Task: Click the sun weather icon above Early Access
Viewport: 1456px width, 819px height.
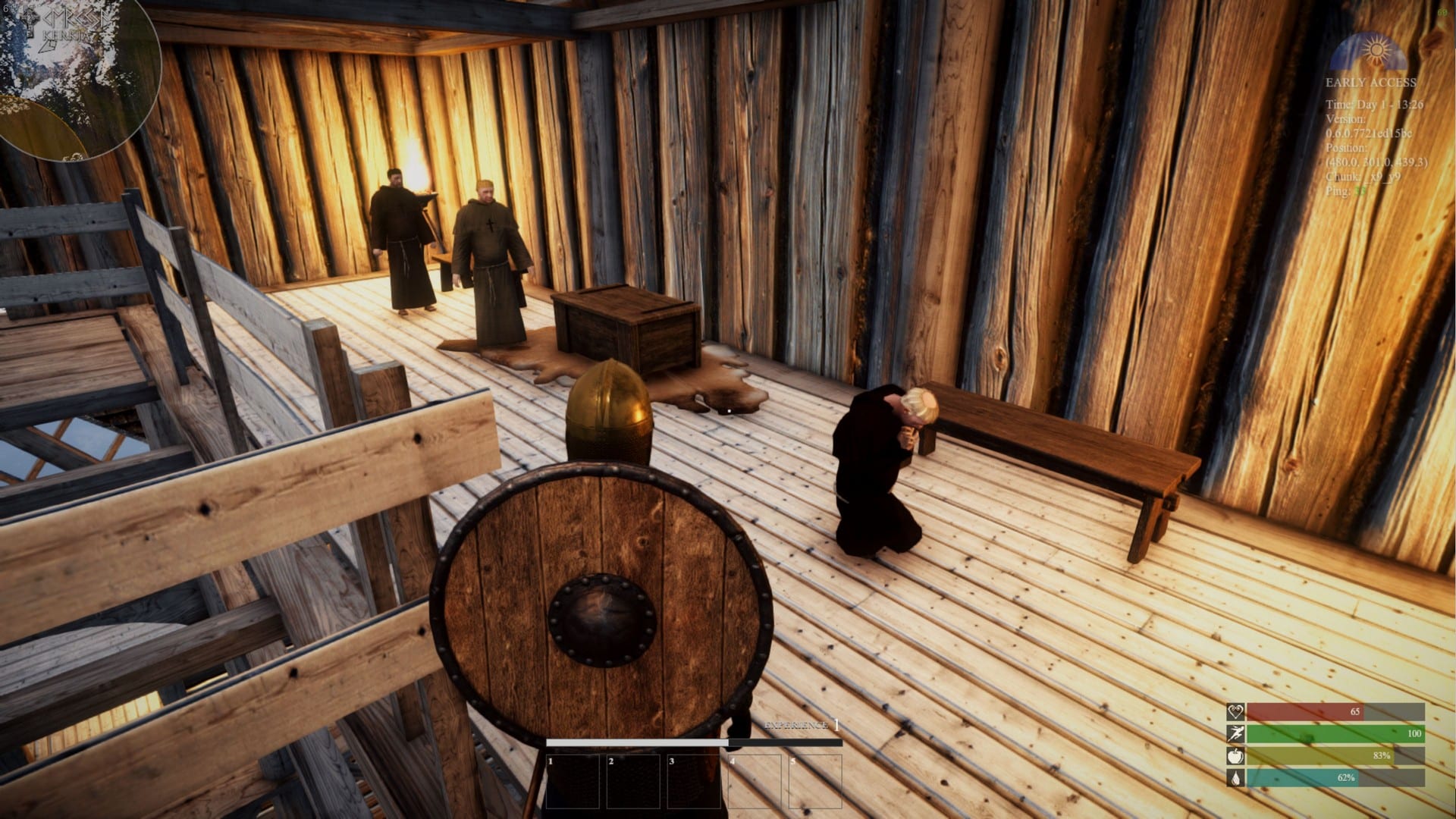Action: point(1377,50)
